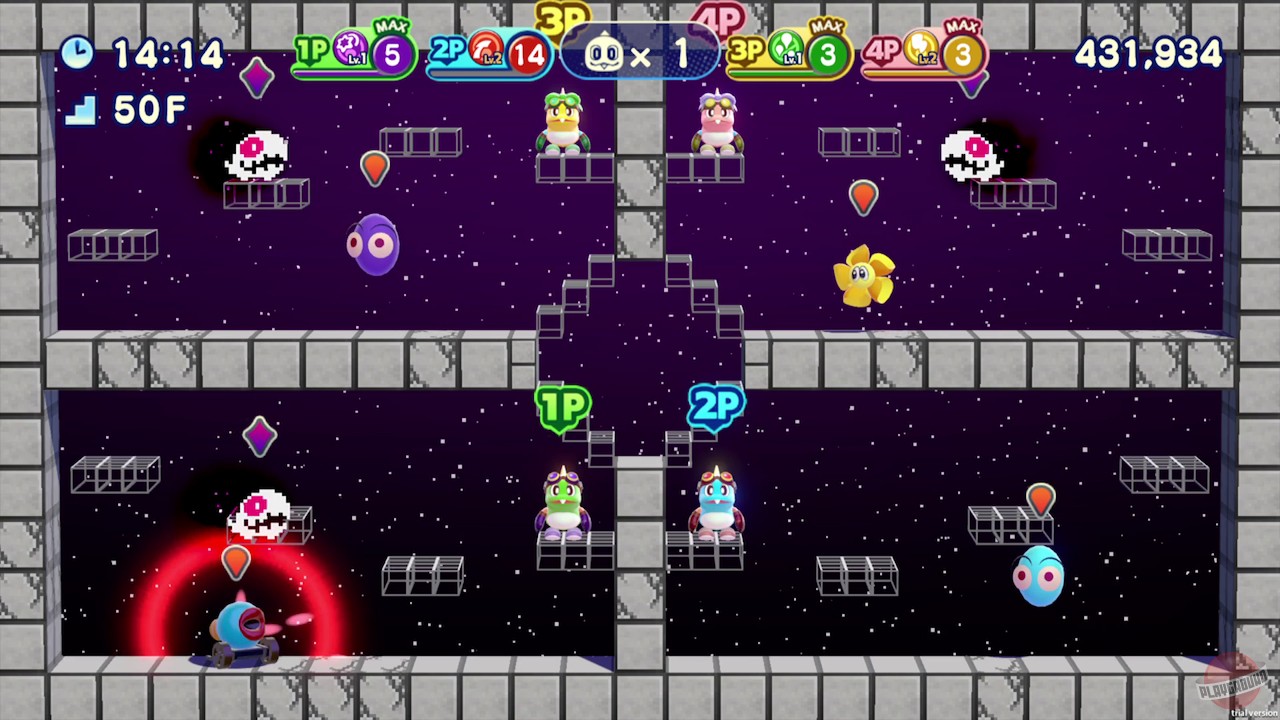
Task: Toggle the MAX badge on 3P's gauge
Action: 827,24
